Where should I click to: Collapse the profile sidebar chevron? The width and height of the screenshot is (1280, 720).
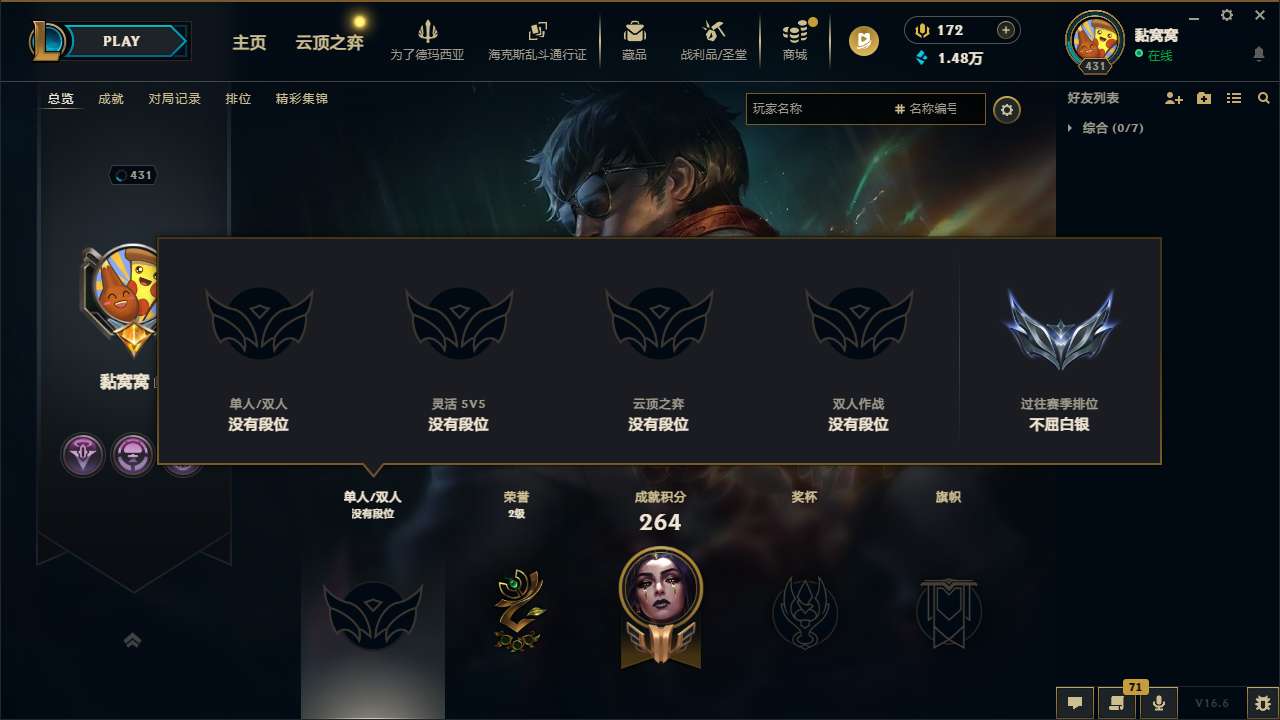coord(133,639)
